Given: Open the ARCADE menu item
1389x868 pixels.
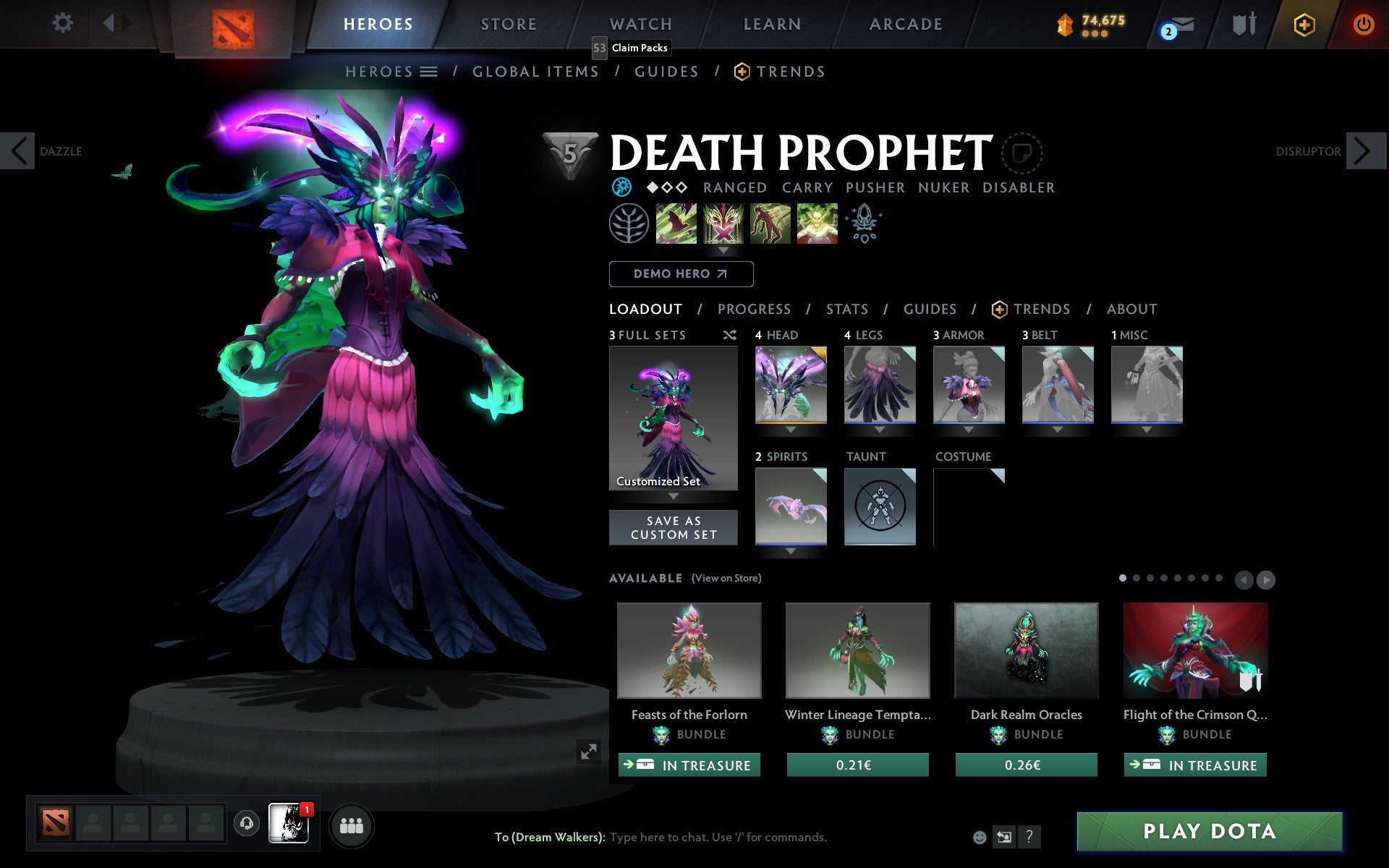Looking at the screenshot, I should click(905, 23).
